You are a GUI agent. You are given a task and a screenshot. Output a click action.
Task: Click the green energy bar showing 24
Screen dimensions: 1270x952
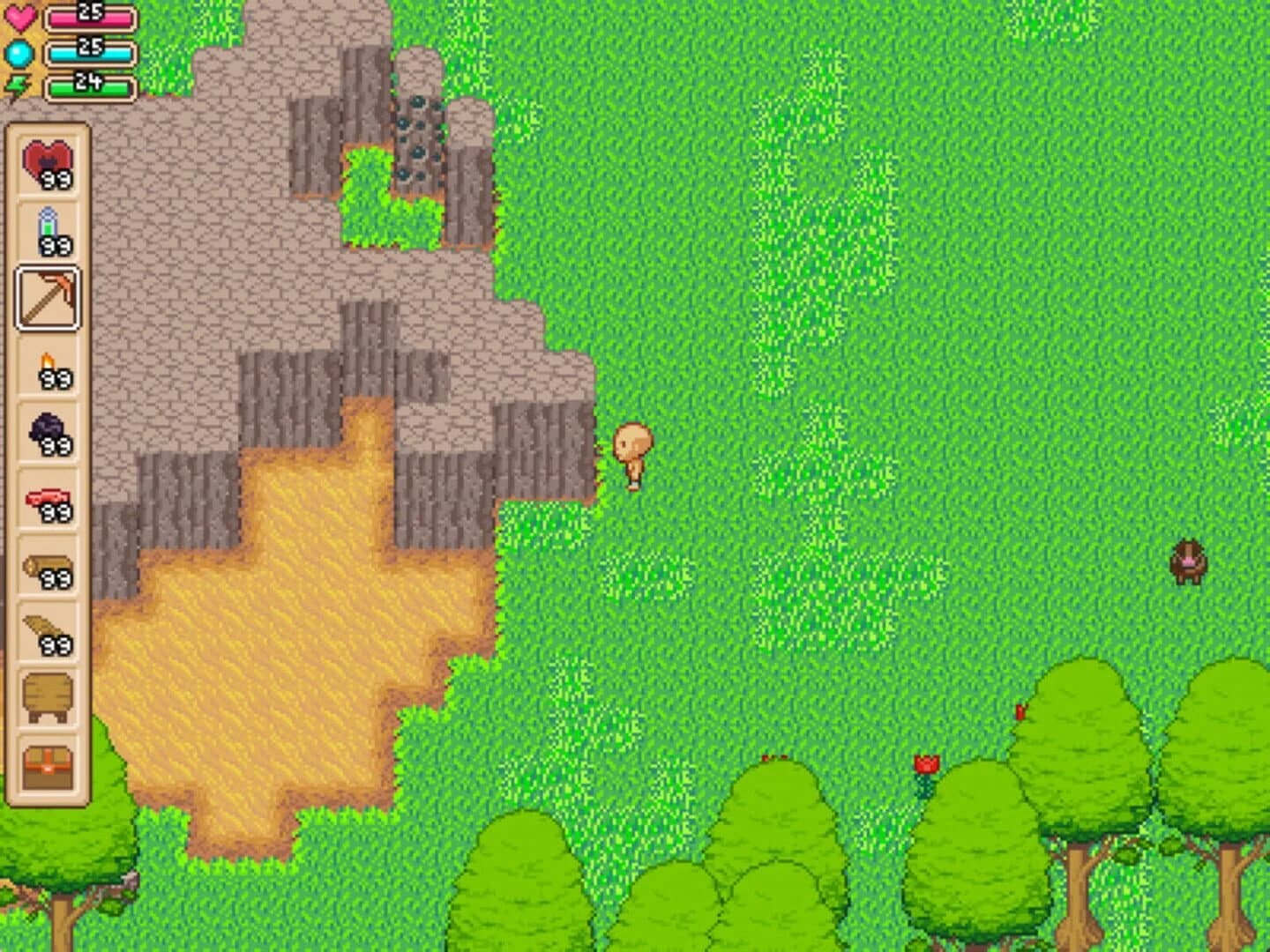point(88,86)
